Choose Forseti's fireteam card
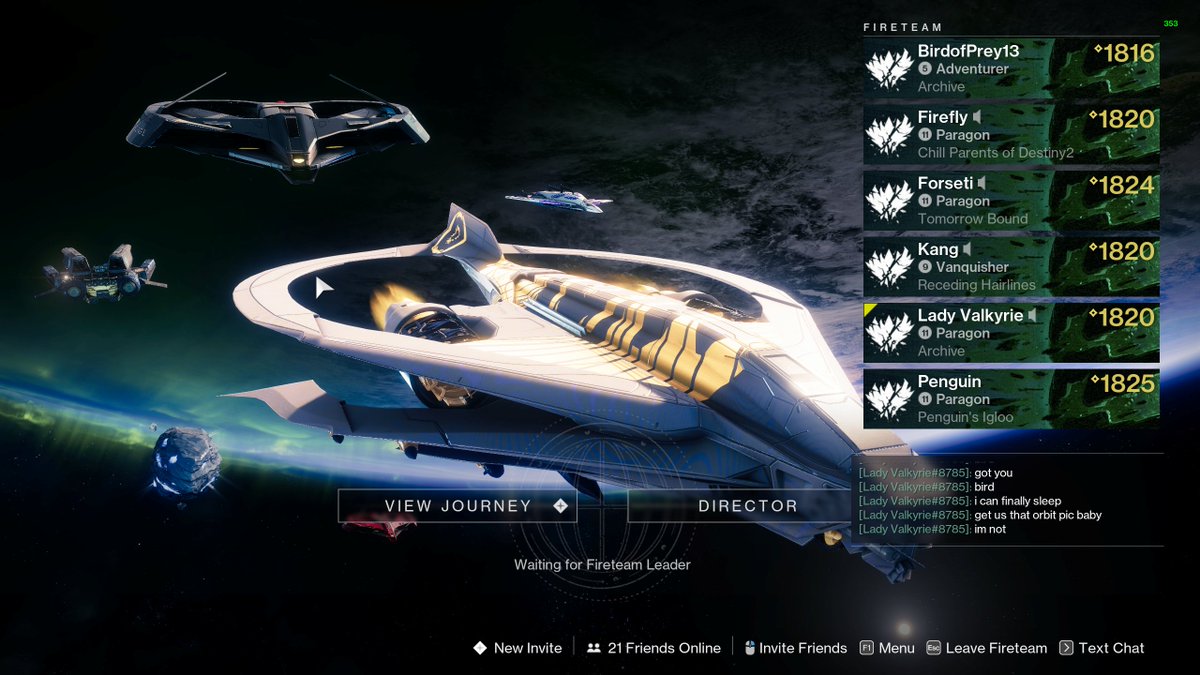 (x=1011, y=201)
